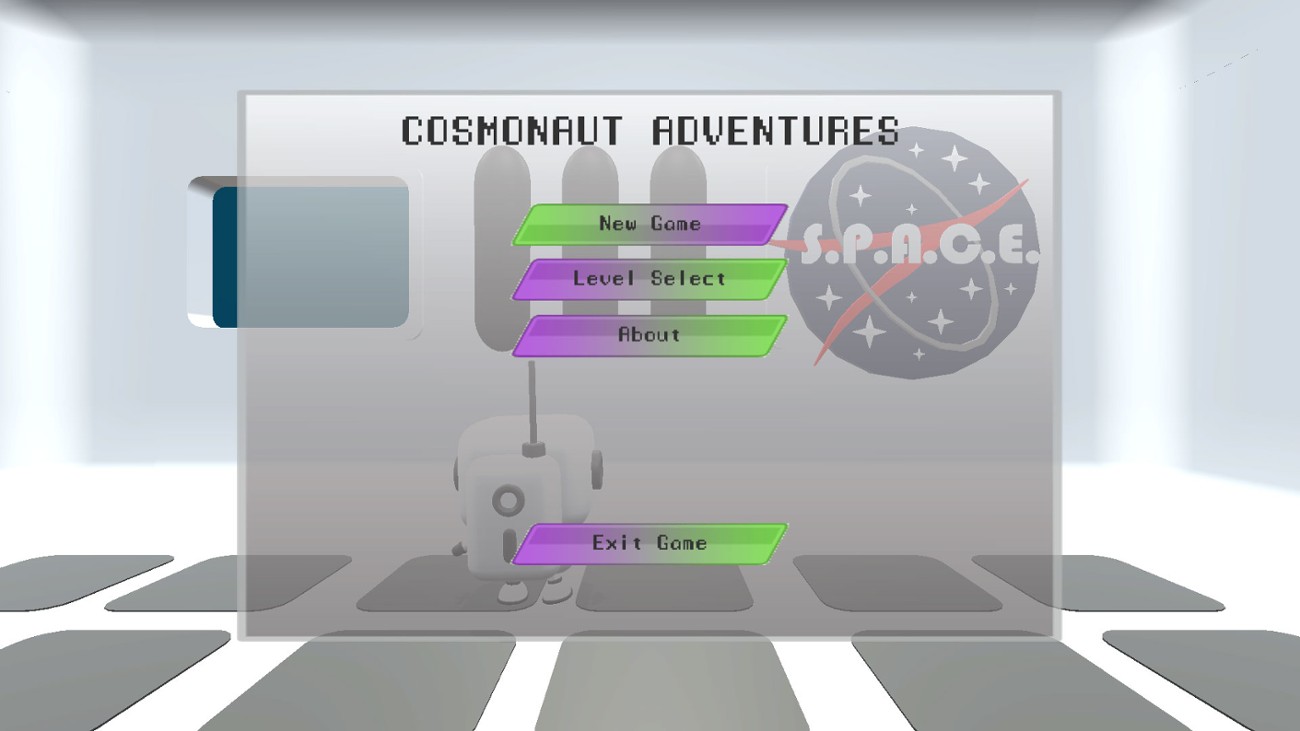The width and height of the screenshot is (1300, 731).
Task: Start a New Game
Action: [x=648, y=224]
